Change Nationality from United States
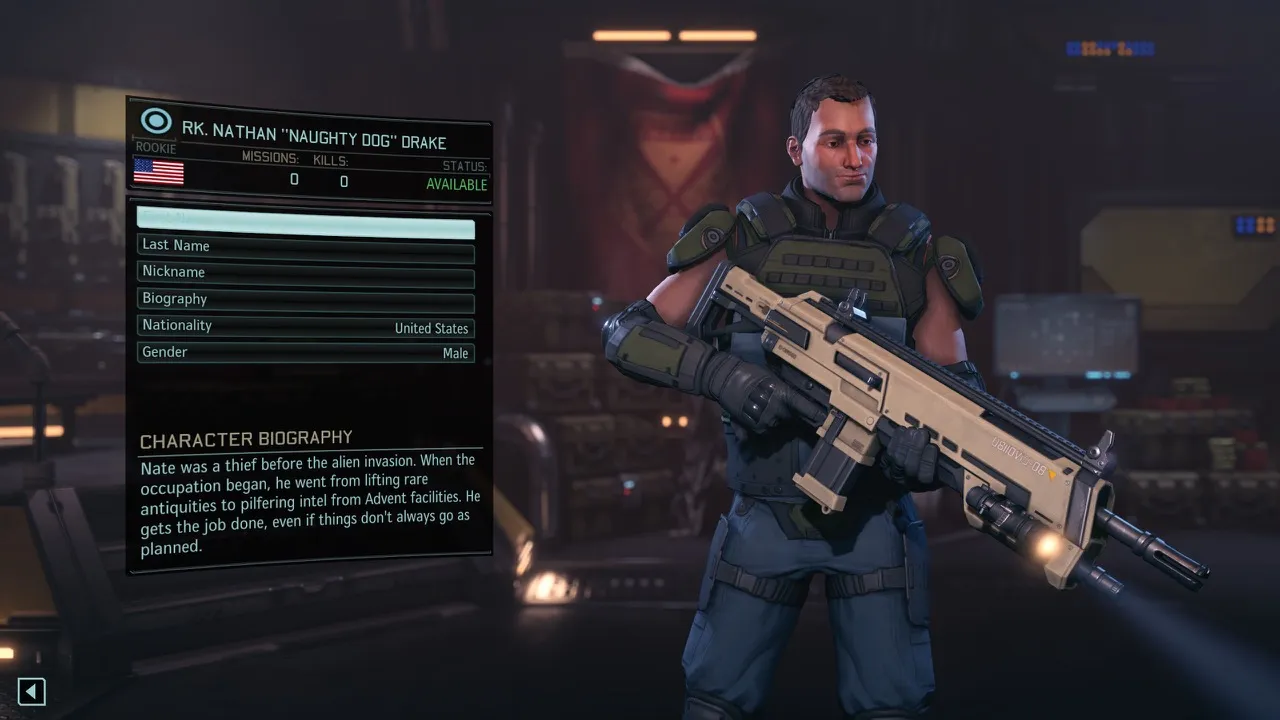This screenshot has height=720, width=1280. [x=305, y=328]
